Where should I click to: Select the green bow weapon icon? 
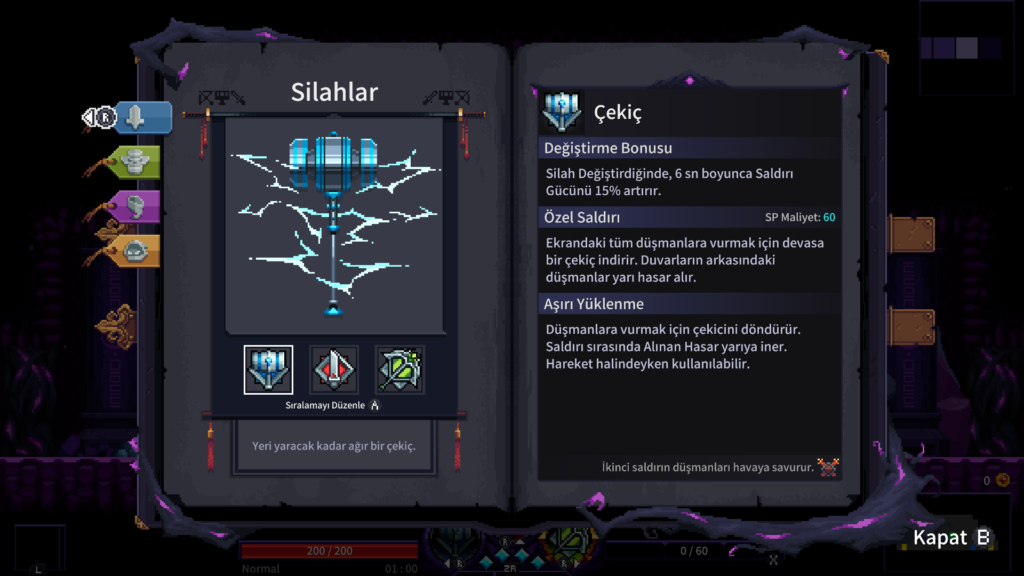pos(400,370)
